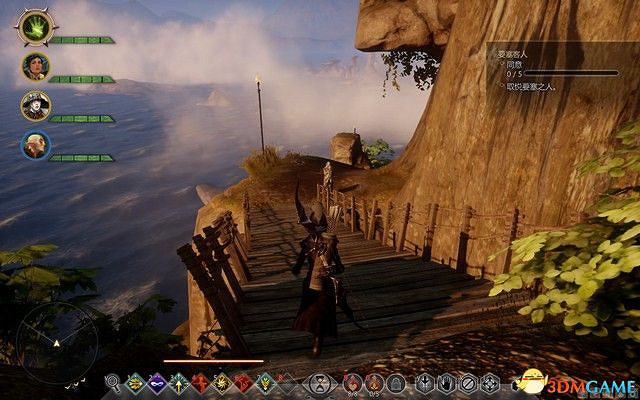Use the first red potion flask
640x400 pixels.
tap(351, 381)
